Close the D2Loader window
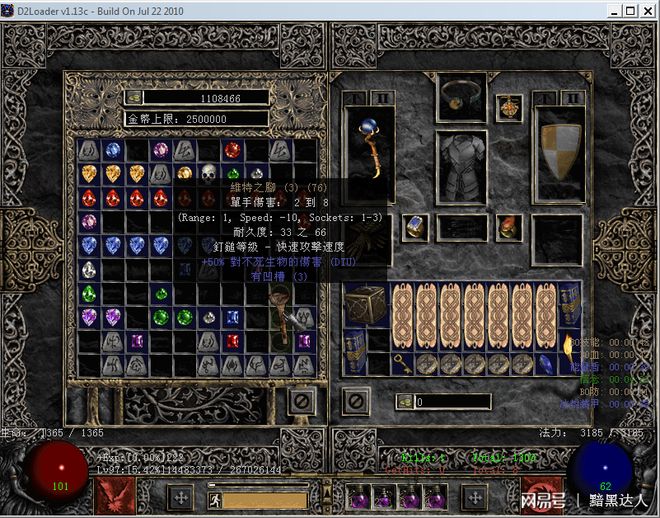This screenshot has height=518, width=660. coord(648,10)
